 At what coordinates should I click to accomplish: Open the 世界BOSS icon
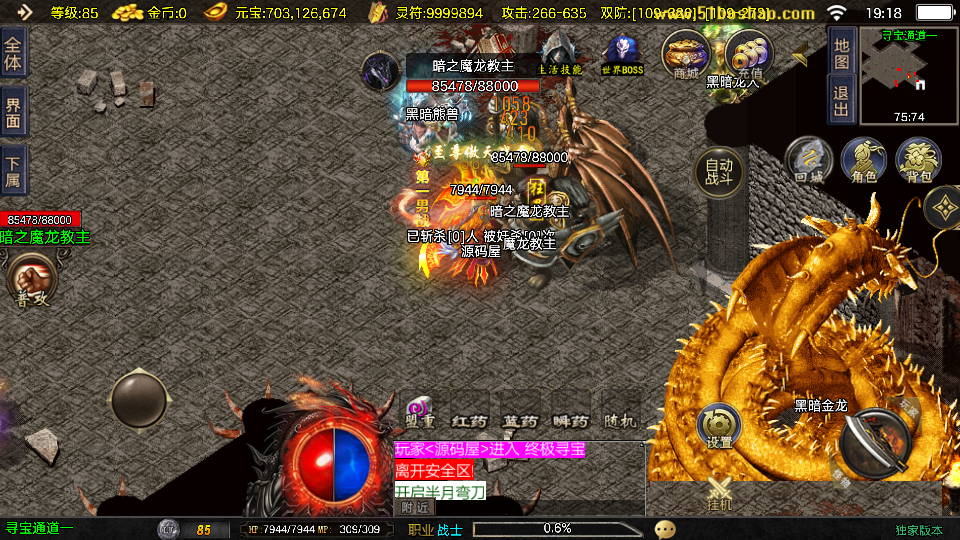click(x=622, y=56)
